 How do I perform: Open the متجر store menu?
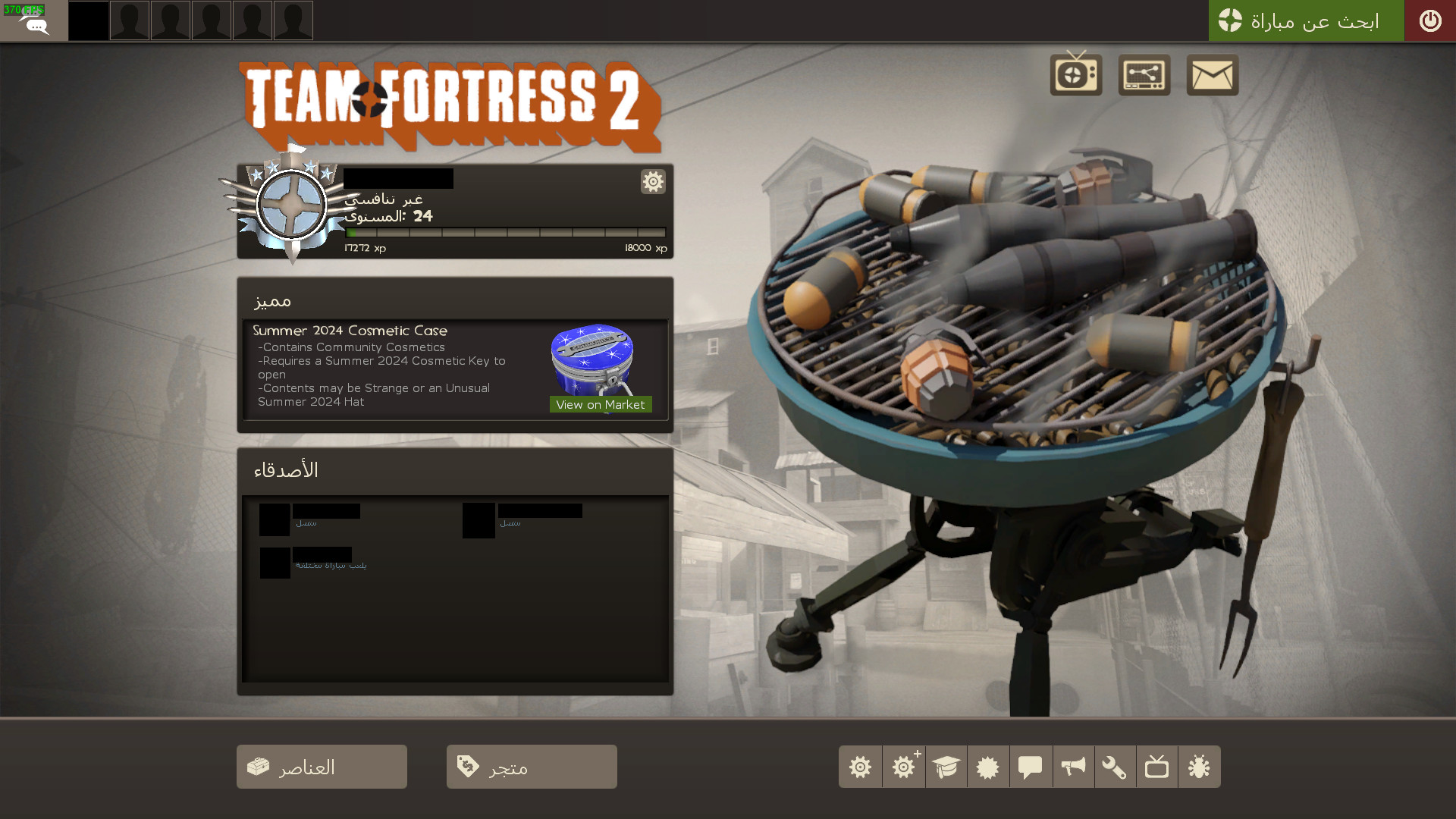(x=531, y=767)
